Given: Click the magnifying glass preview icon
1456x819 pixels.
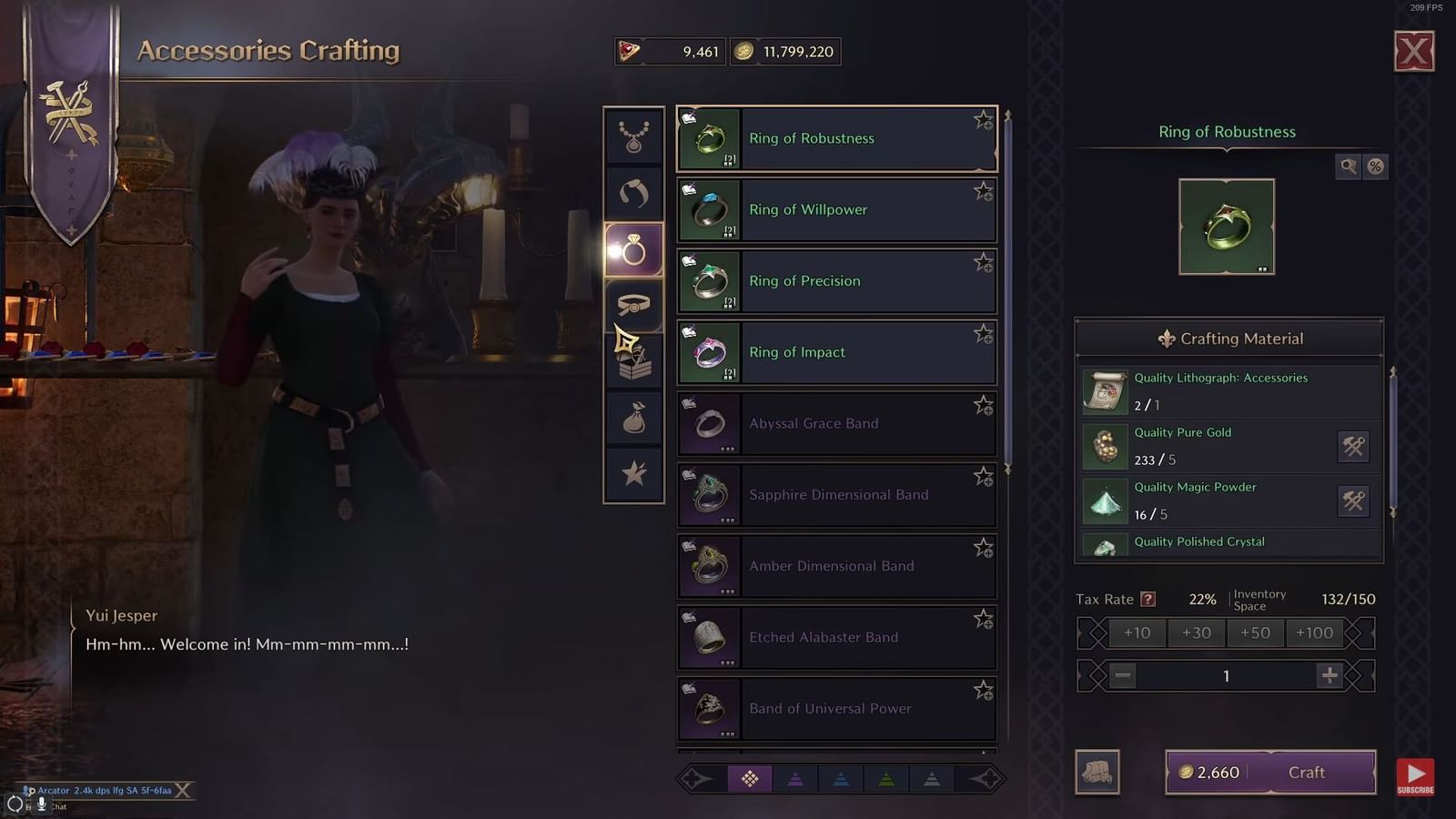Looking at the screenshot, I should click(x=1348, y=167).
